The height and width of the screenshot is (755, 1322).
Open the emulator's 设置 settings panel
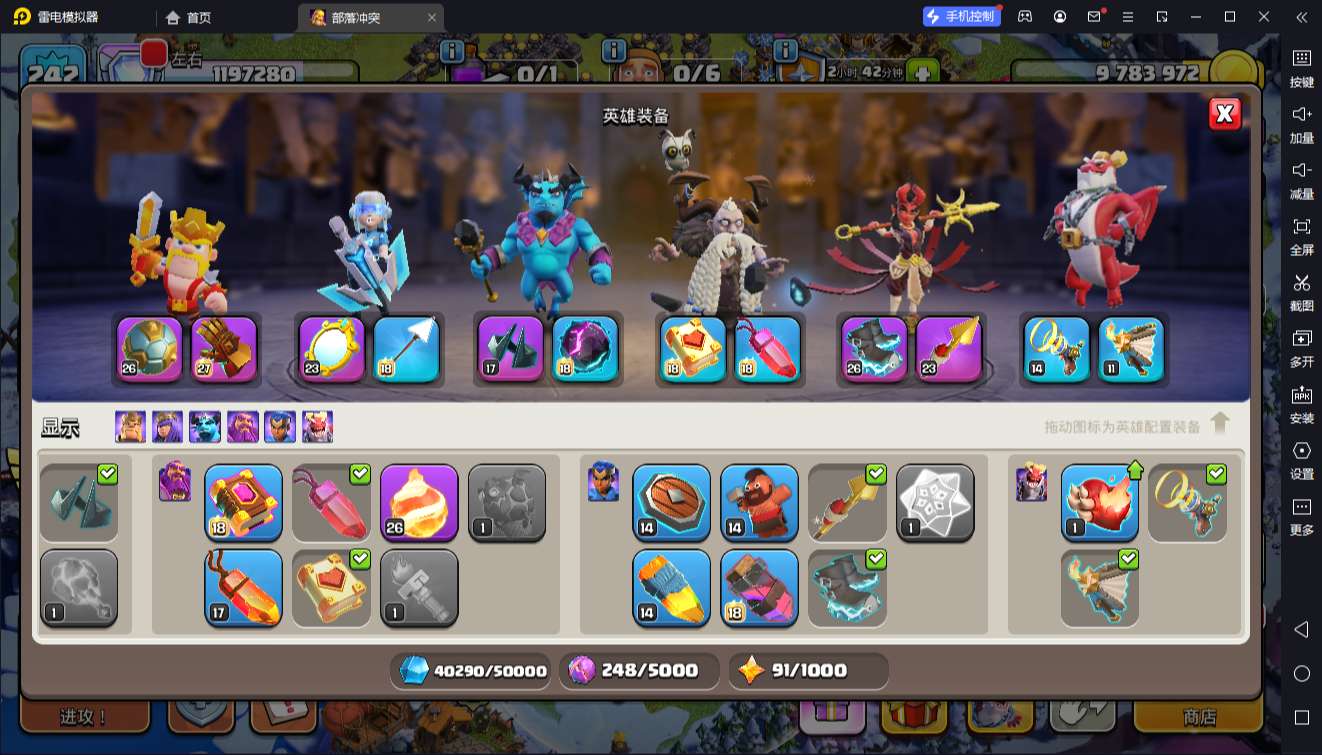pos(1301,459)
